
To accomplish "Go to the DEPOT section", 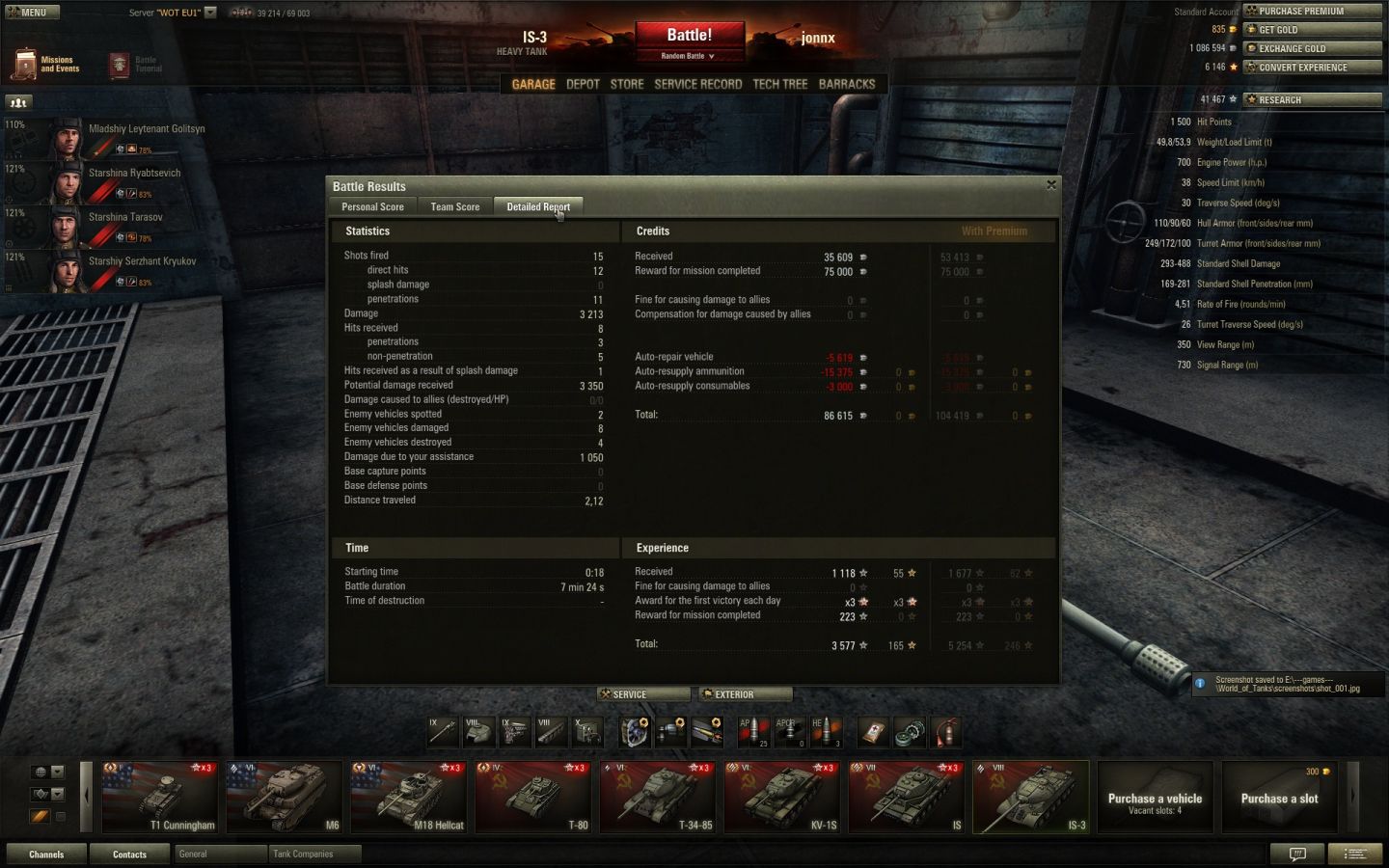I will [583, 84].
